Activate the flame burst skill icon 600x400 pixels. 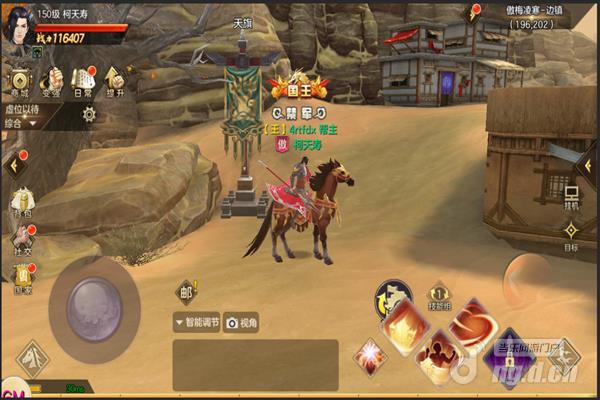[407, 323]
